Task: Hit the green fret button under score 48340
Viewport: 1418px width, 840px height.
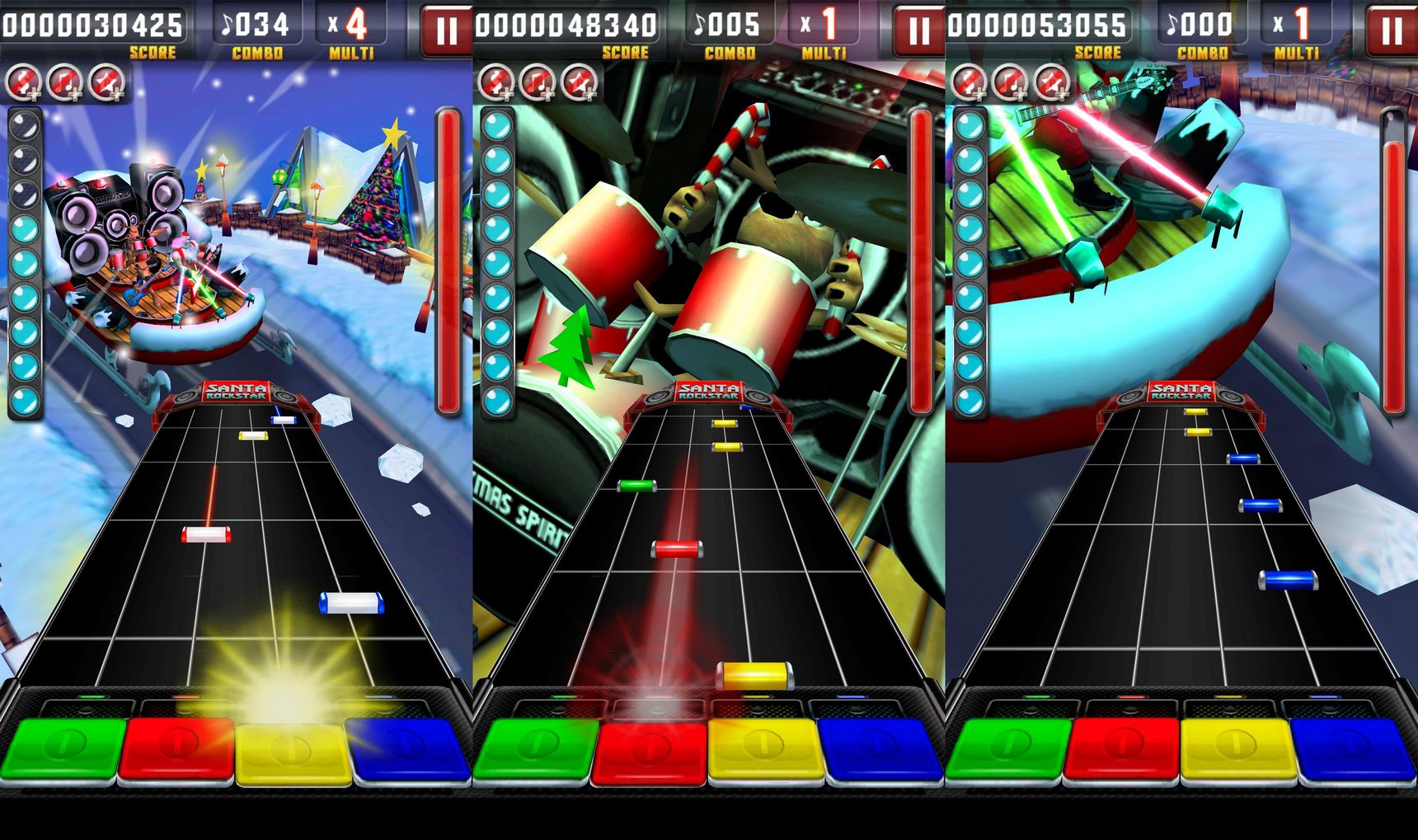Action: 535,749
